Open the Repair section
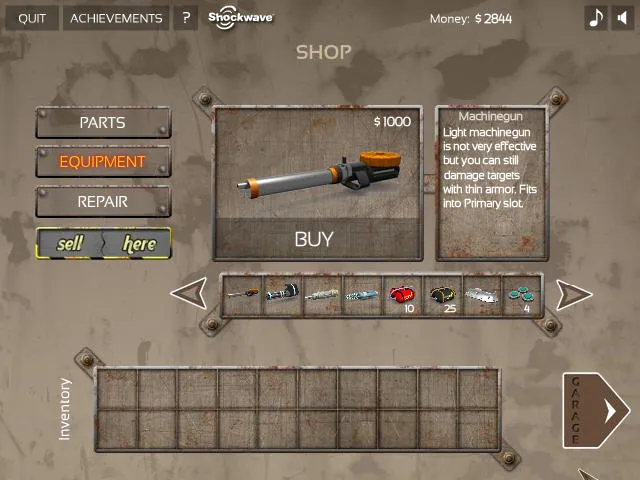Viewport: 640px width, 480px height. point(103,201)
